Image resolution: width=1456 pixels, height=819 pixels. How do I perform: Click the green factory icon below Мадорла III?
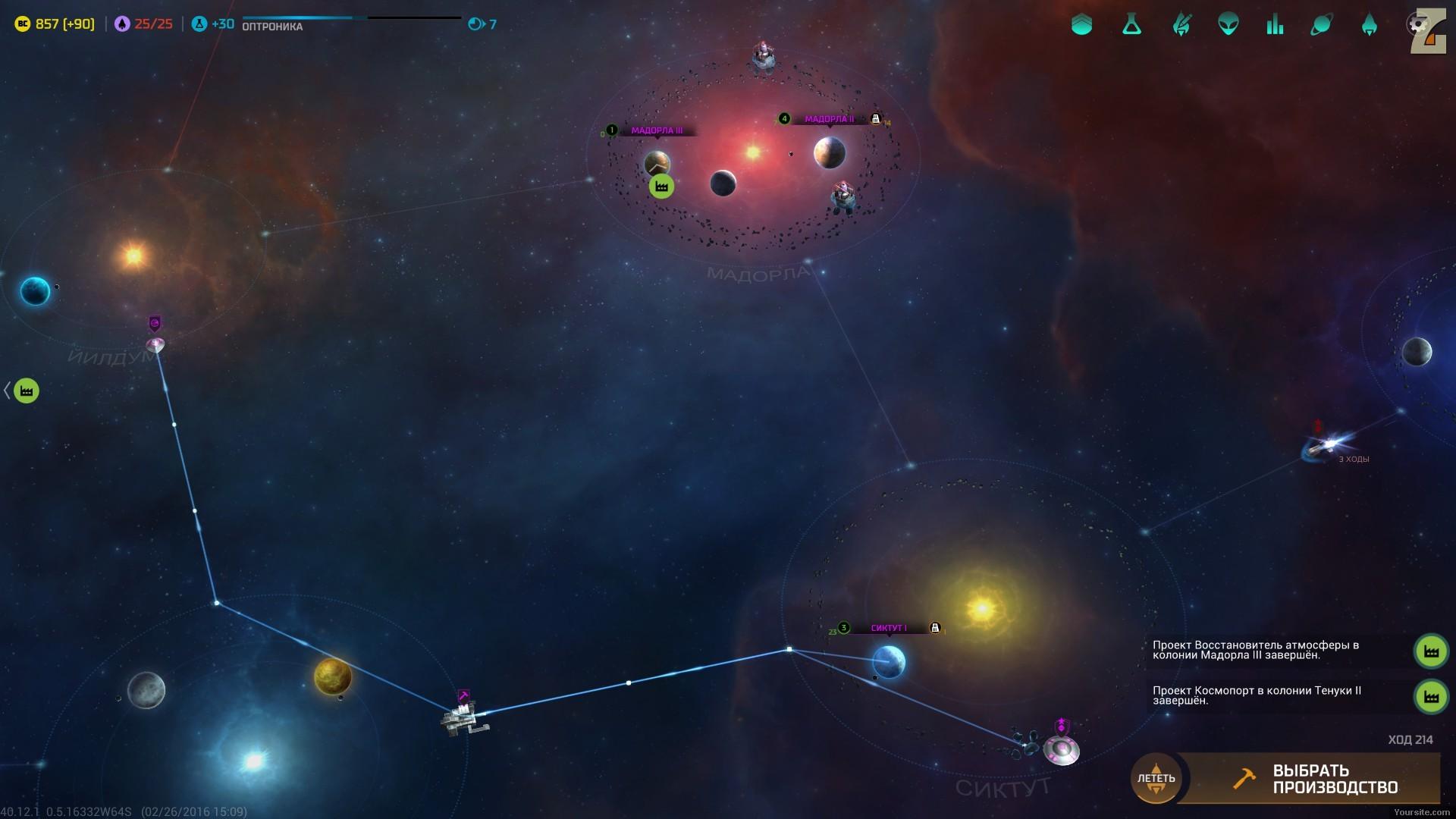coord(661,186)
